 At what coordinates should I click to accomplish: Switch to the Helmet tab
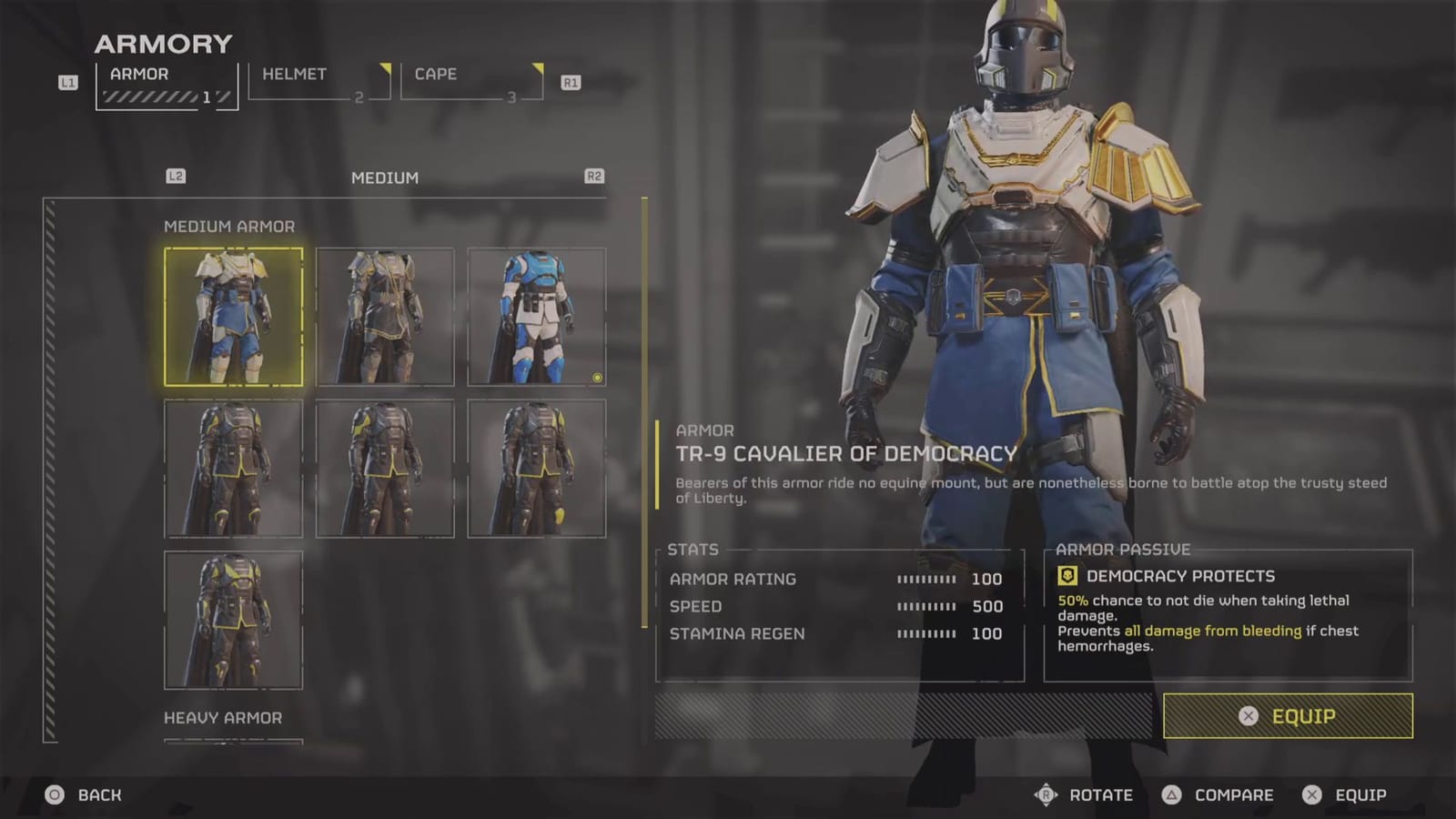pyautogui.click(x=291, y=74)
